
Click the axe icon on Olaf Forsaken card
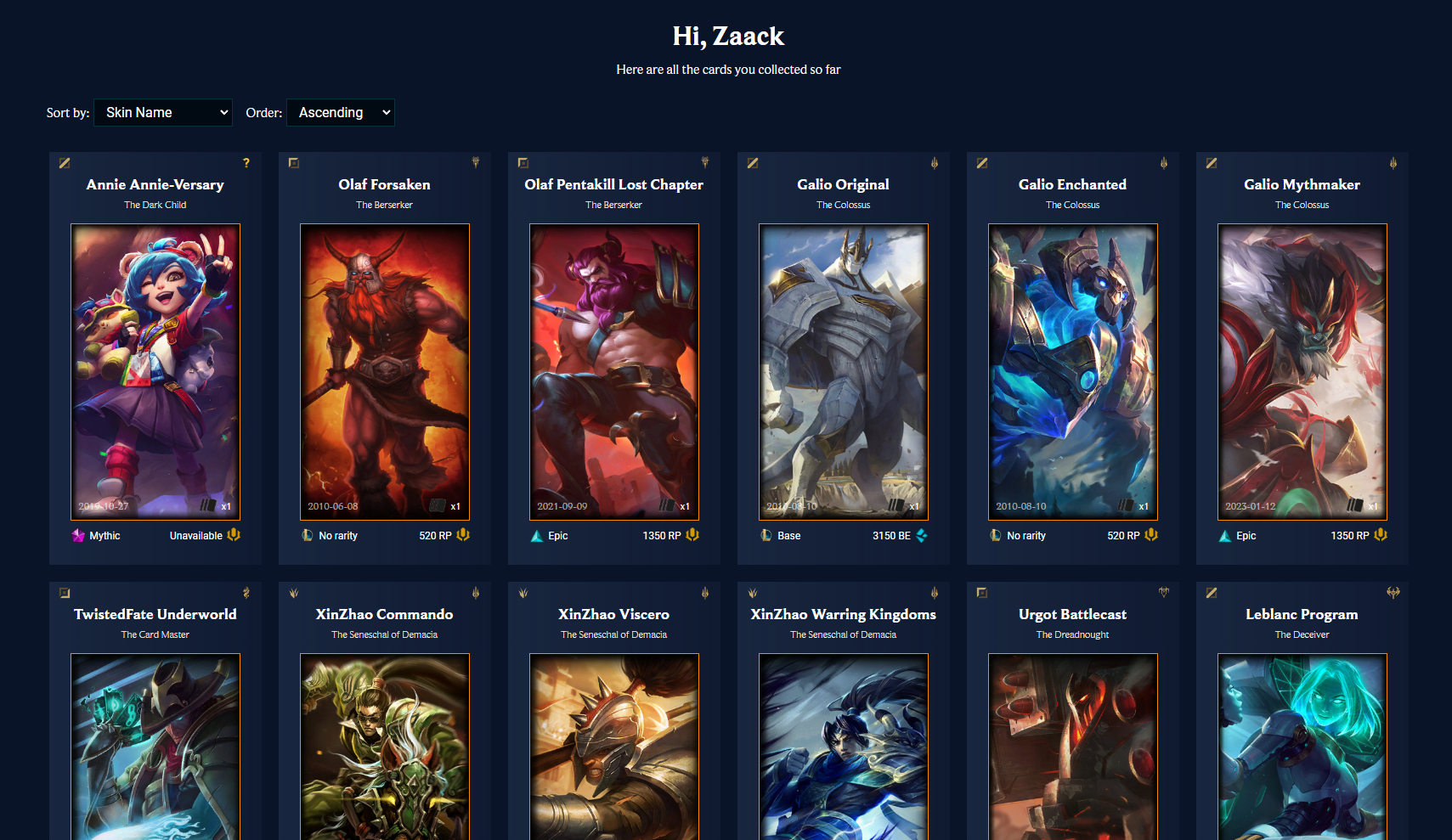pos(475,162)
